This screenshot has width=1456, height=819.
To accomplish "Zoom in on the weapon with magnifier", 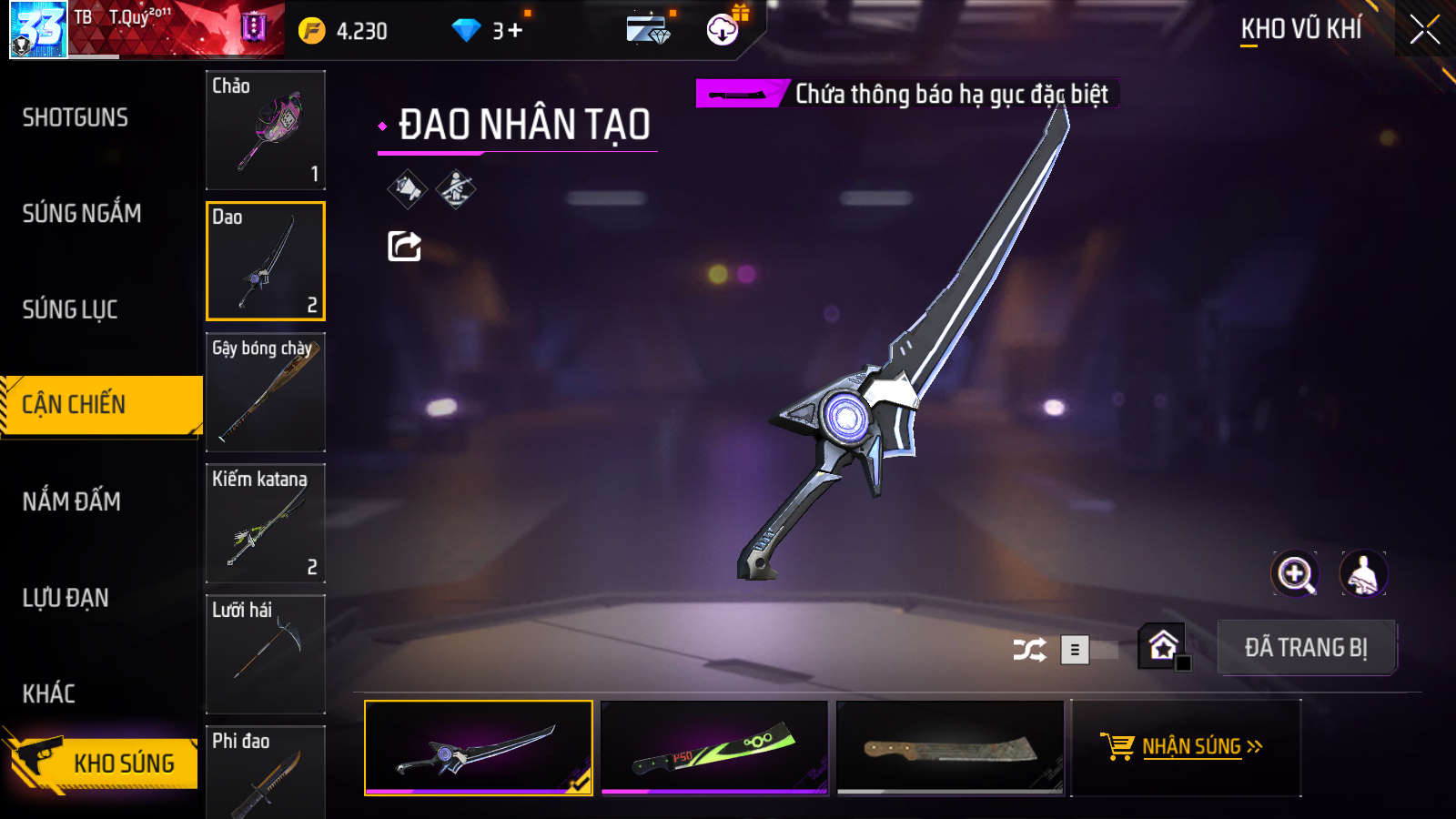I will pyautogui.click(x=1295, y=574).
